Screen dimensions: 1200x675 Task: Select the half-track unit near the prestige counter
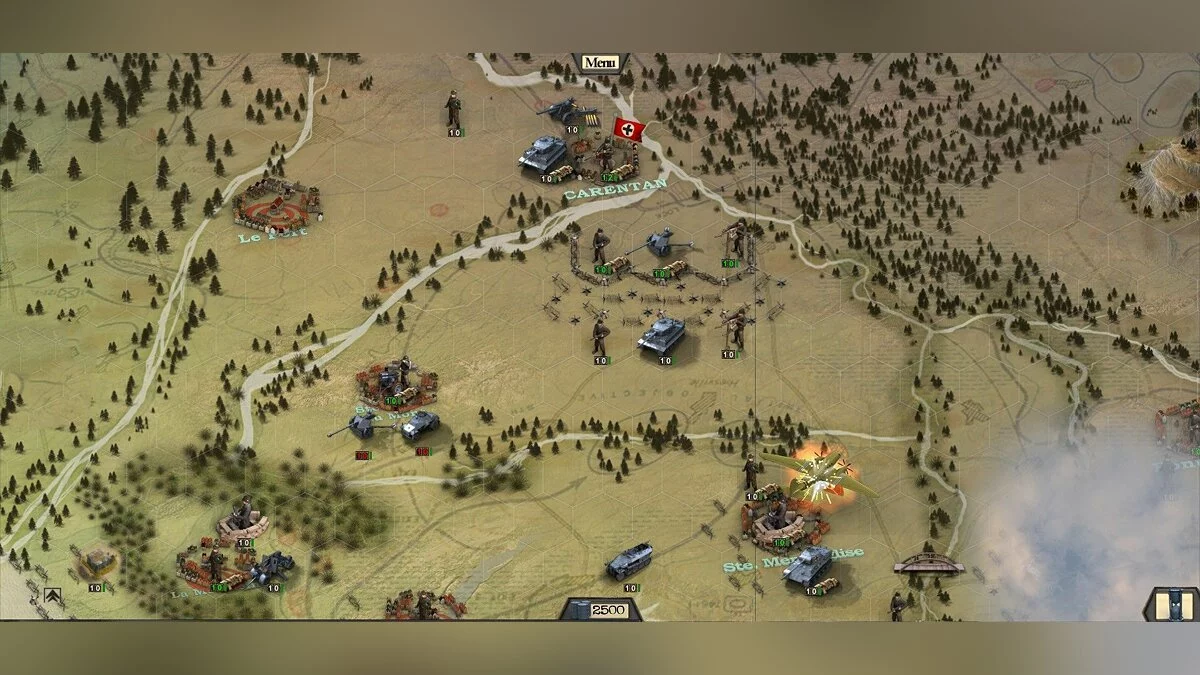(x=629, y=560)
